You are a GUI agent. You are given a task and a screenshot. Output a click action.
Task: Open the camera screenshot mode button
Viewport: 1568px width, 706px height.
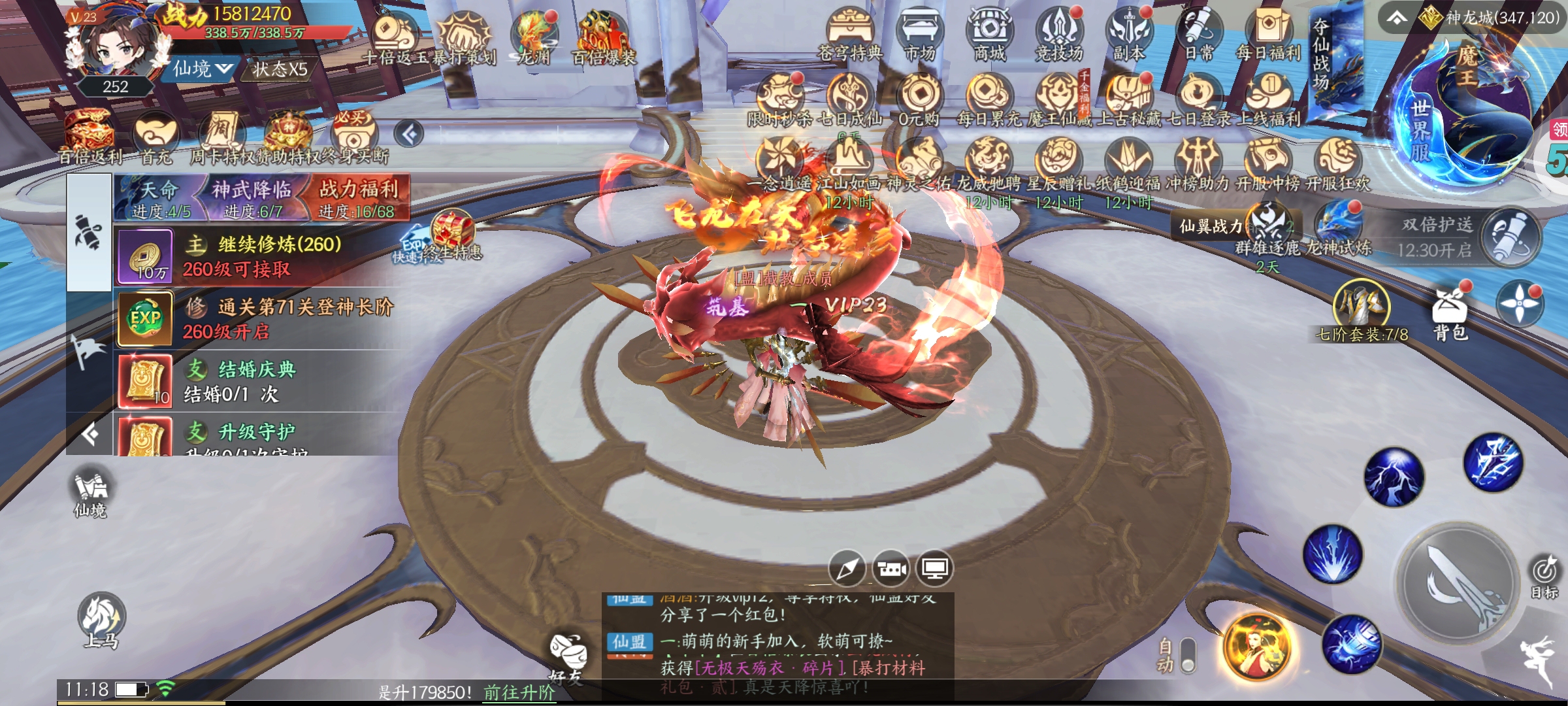[x=891, y=569]
